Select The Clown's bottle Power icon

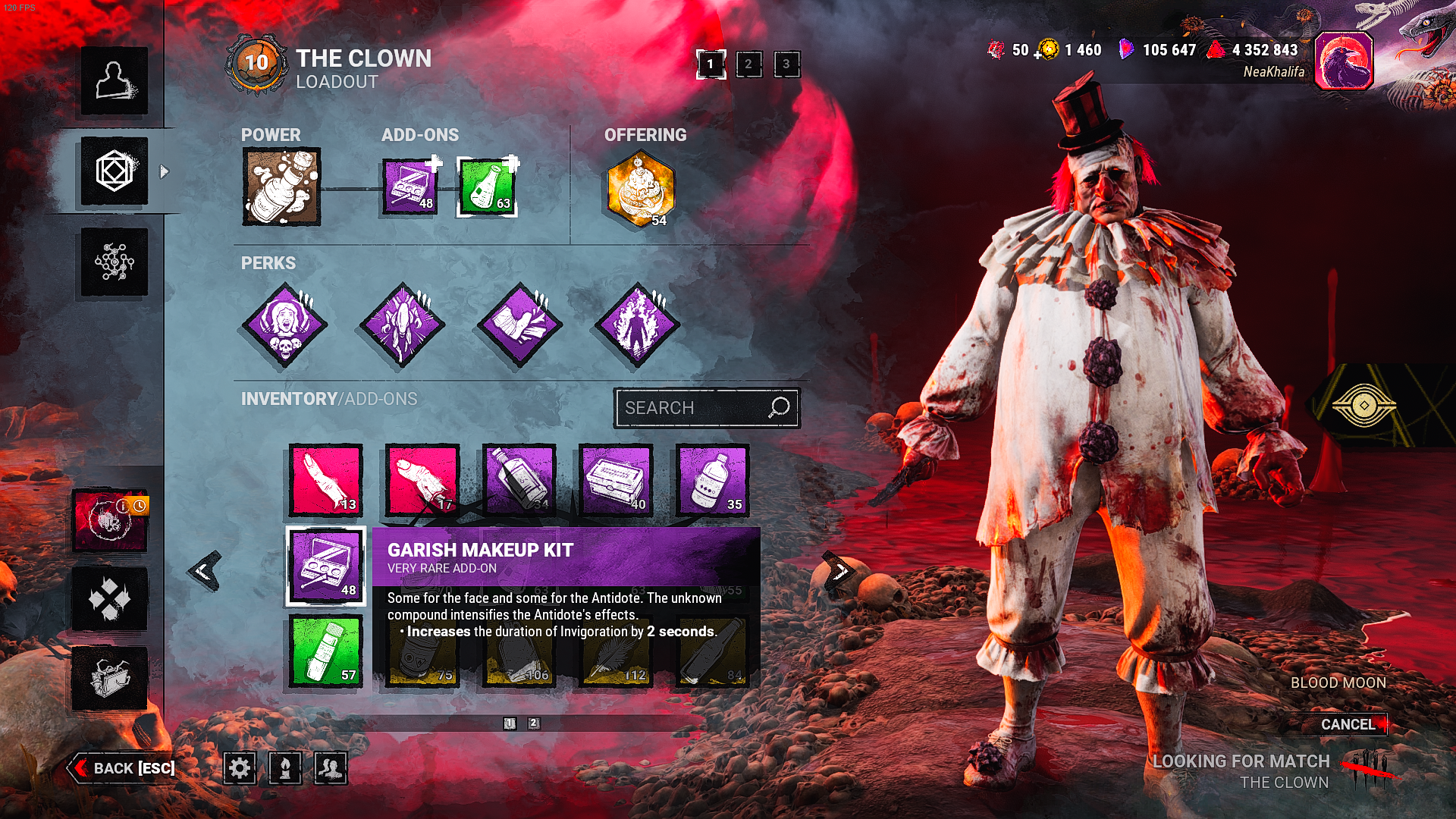coord(283,184)
